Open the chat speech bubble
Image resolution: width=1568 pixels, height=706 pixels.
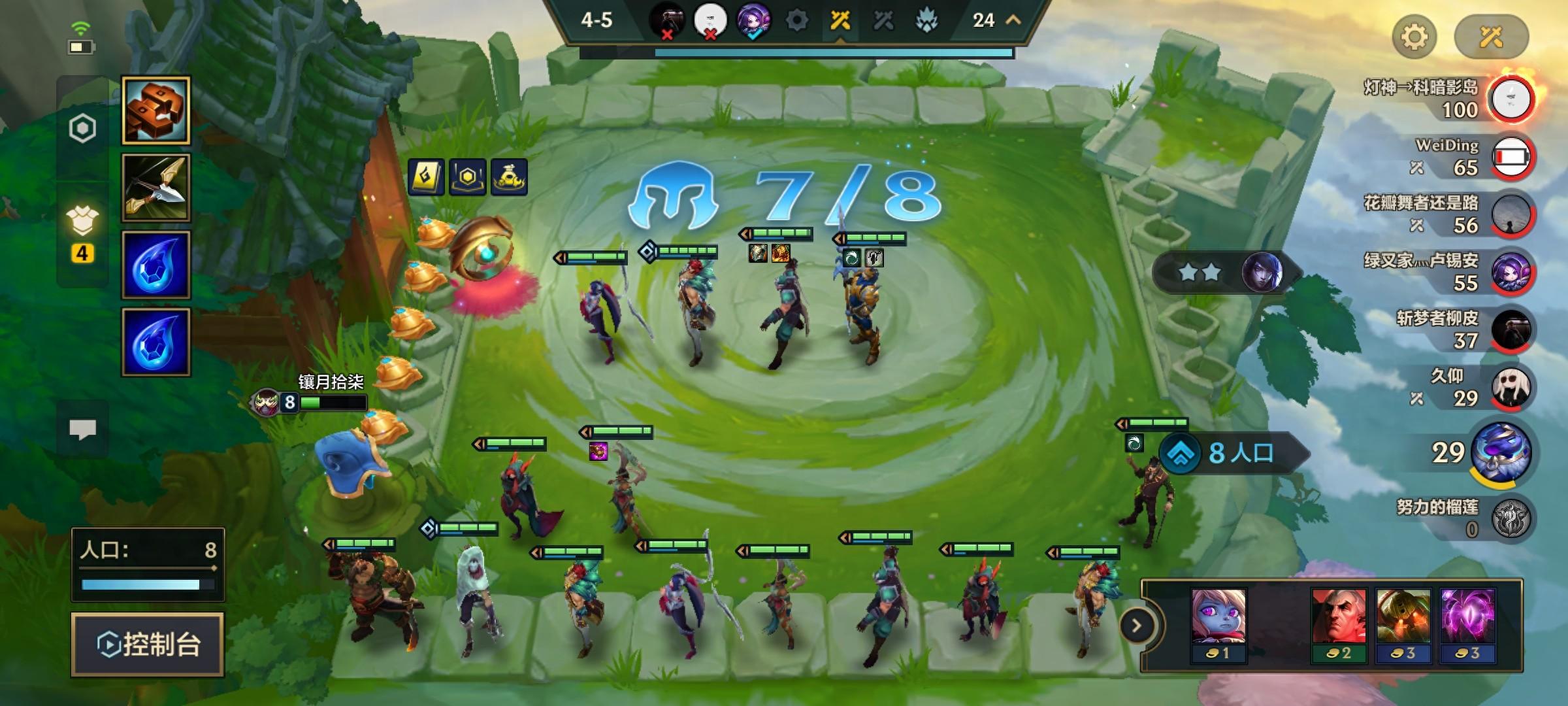[82, 429]
